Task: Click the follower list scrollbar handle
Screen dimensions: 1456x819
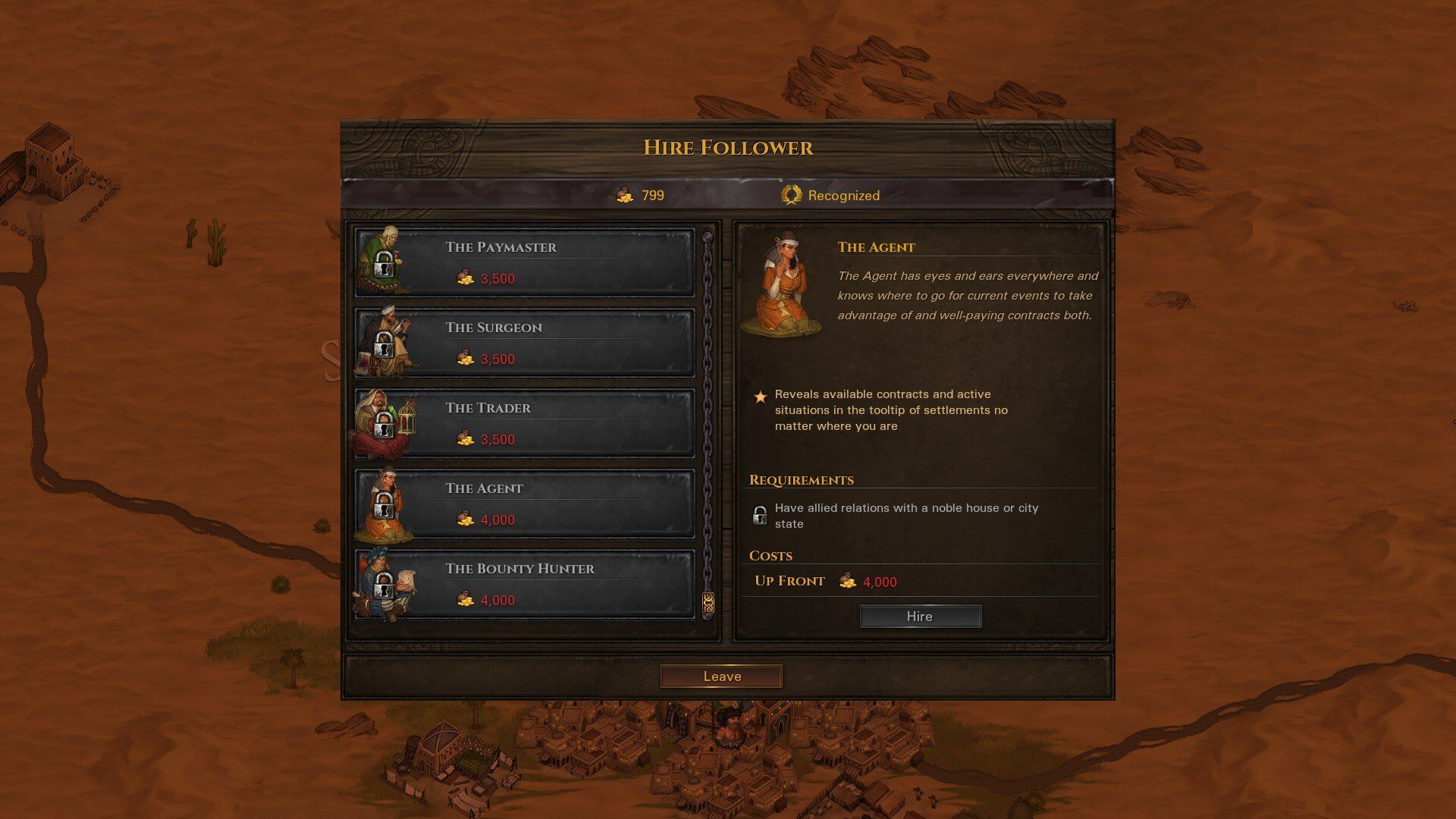Action: tap(708, 603)
